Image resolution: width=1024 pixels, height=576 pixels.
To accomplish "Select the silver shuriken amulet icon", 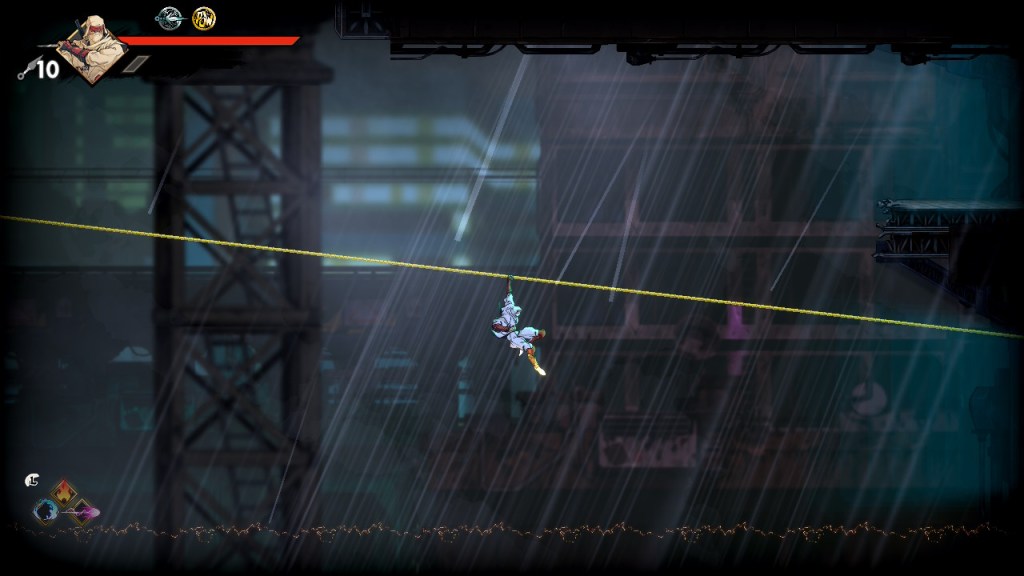I will (169, 17).
